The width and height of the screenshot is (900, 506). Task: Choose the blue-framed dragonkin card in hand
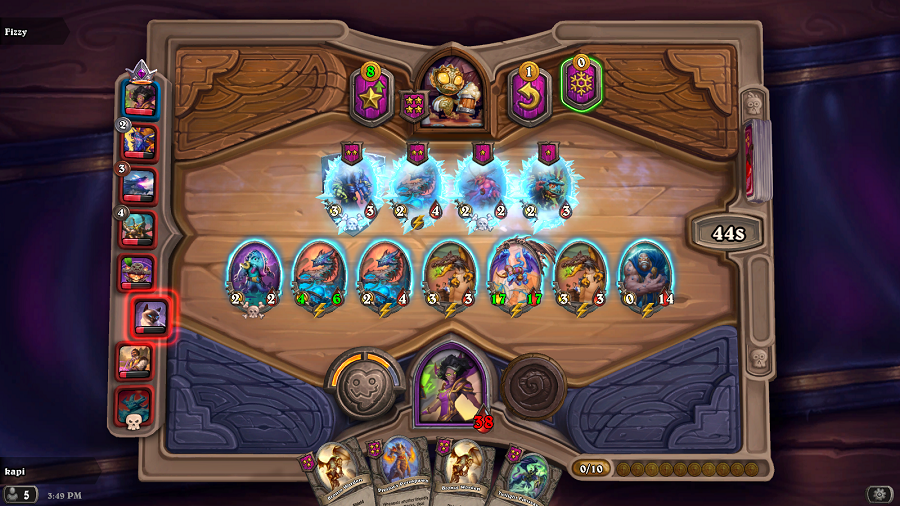click(399, 472)
